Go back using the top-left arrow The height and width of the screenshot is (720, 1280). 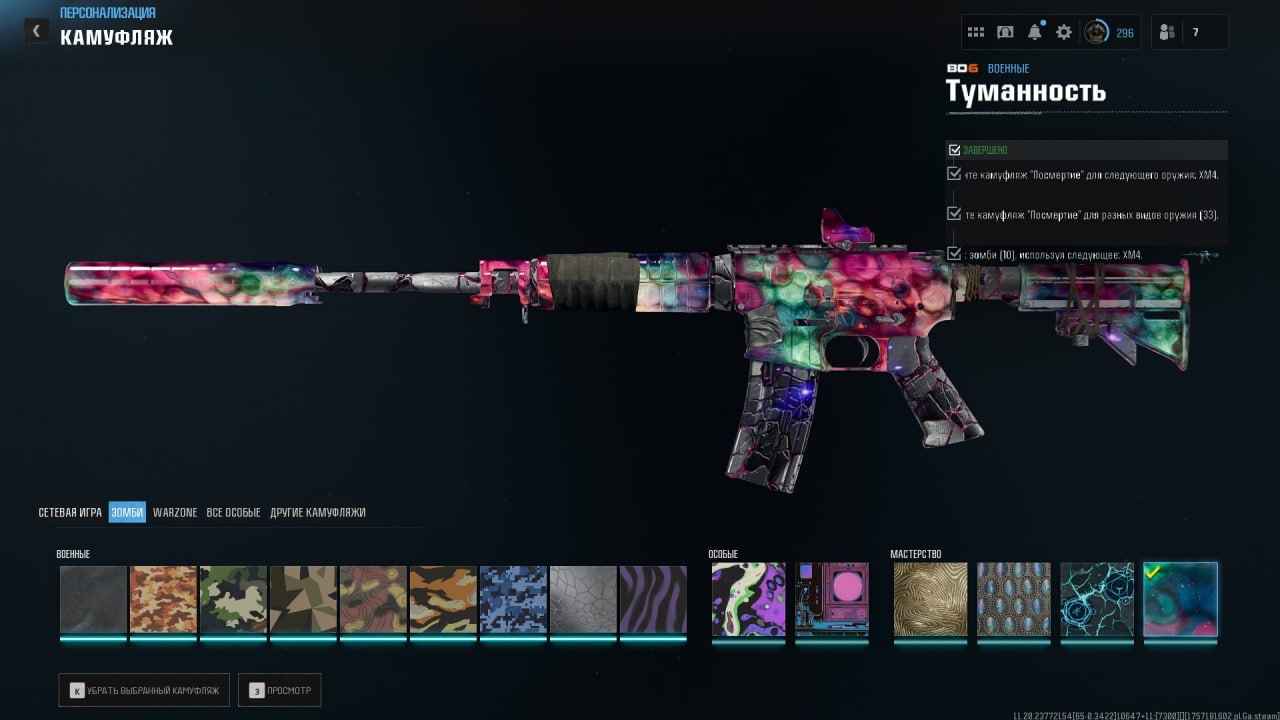(x=37, y=31)
